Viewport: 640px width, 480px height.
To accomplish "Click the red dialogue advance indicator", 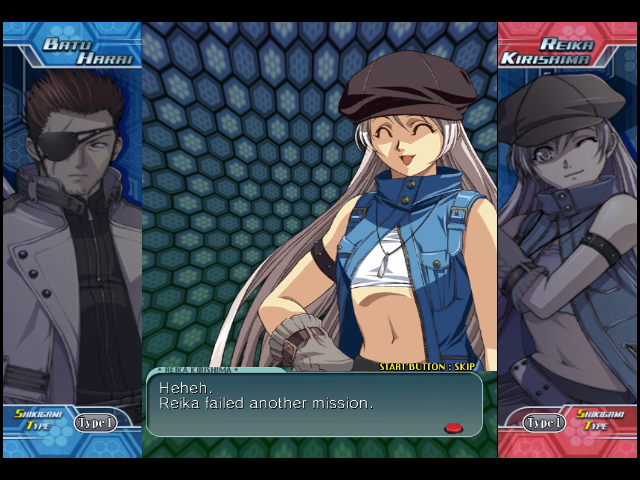I will [453, 428].
